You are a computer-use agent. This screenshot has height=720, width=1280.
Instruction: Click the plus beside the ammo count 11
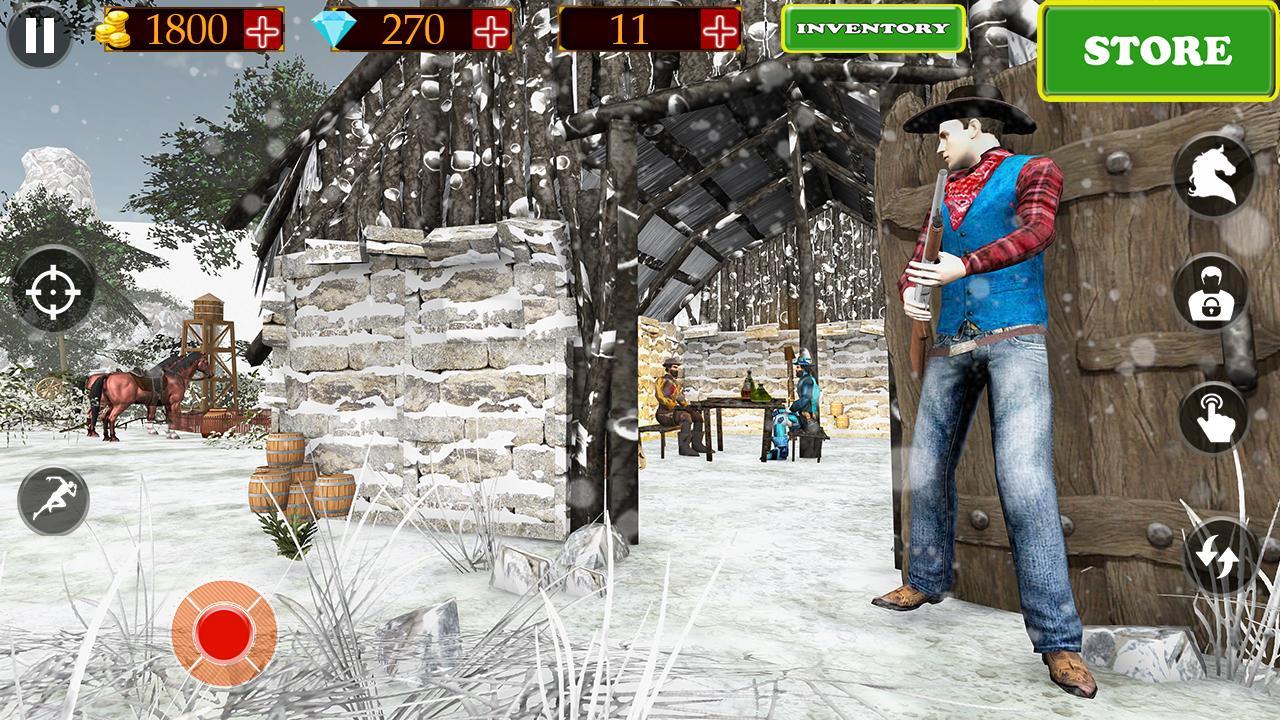pyautogui.click(x=719, y=30)
